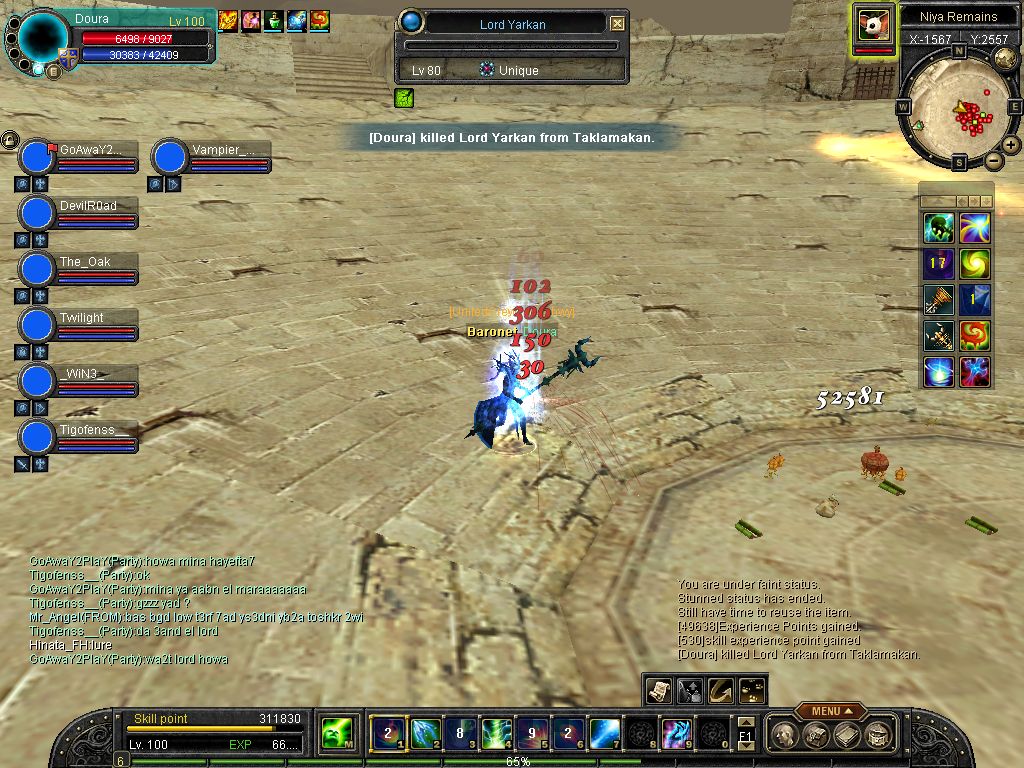1024x768 pixels.
Task: Activate the green skull skill in side panel
Action: [937, 228]
